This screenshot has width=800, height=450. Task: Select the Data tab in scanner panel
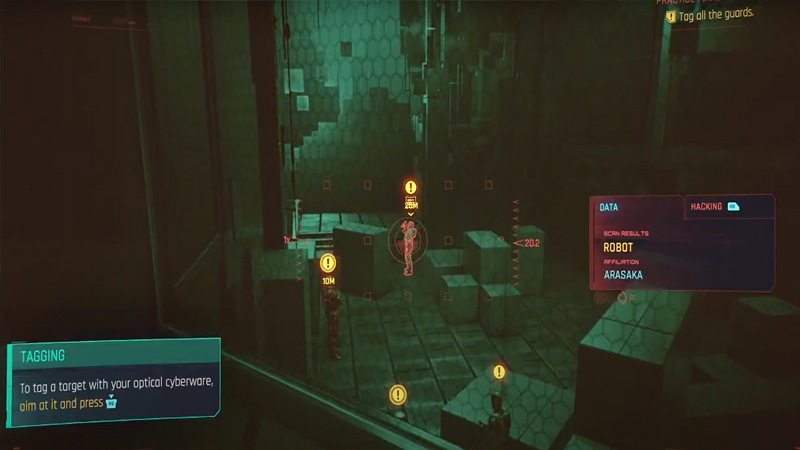pyautogui.click(x=609, y=207)
